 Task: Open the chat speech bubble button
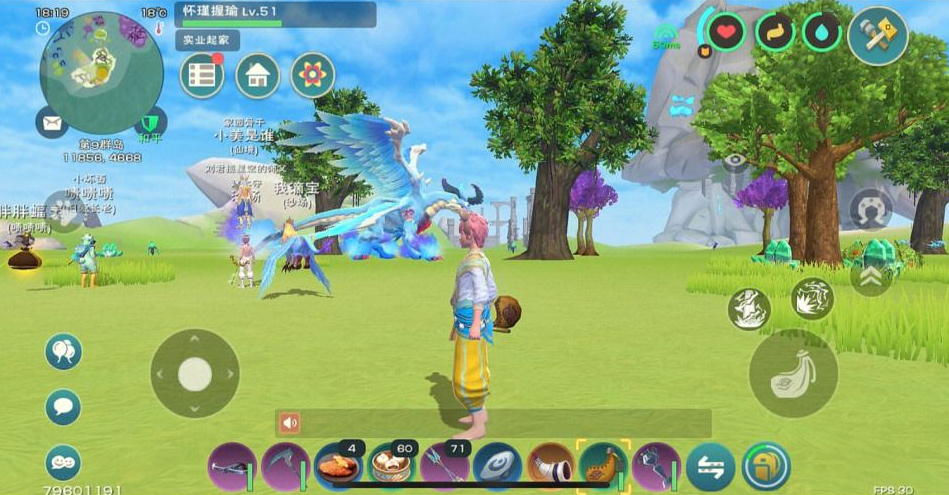click(x=63, y=407)
